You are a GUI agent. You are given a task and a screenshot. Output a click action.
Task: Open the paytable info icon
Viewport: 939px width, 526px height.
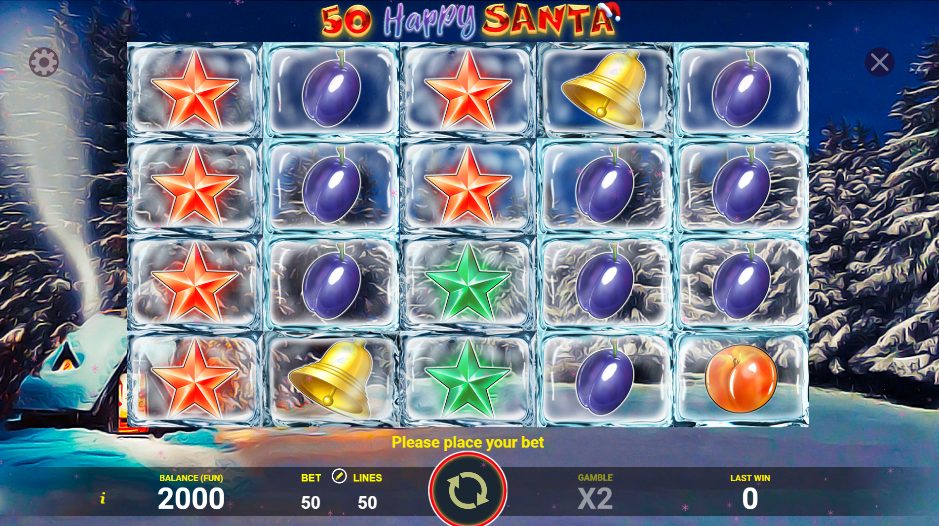(x=102, y=497)
